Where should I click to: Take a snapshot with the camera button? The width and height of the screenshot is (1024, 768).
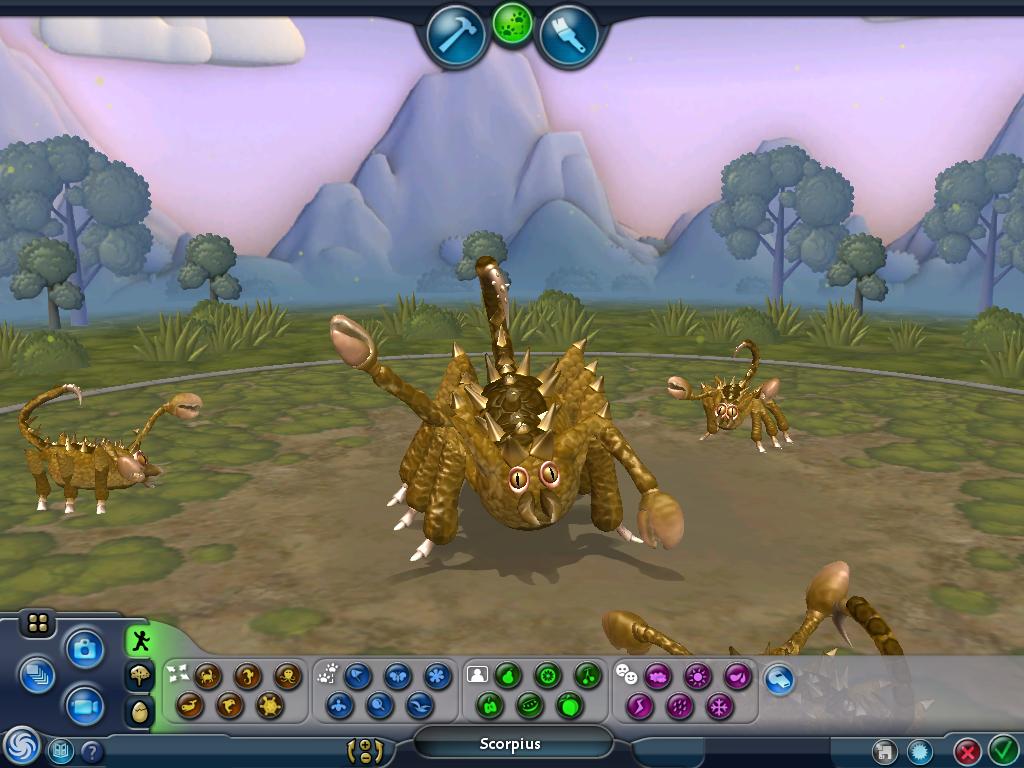pos(85,649)
